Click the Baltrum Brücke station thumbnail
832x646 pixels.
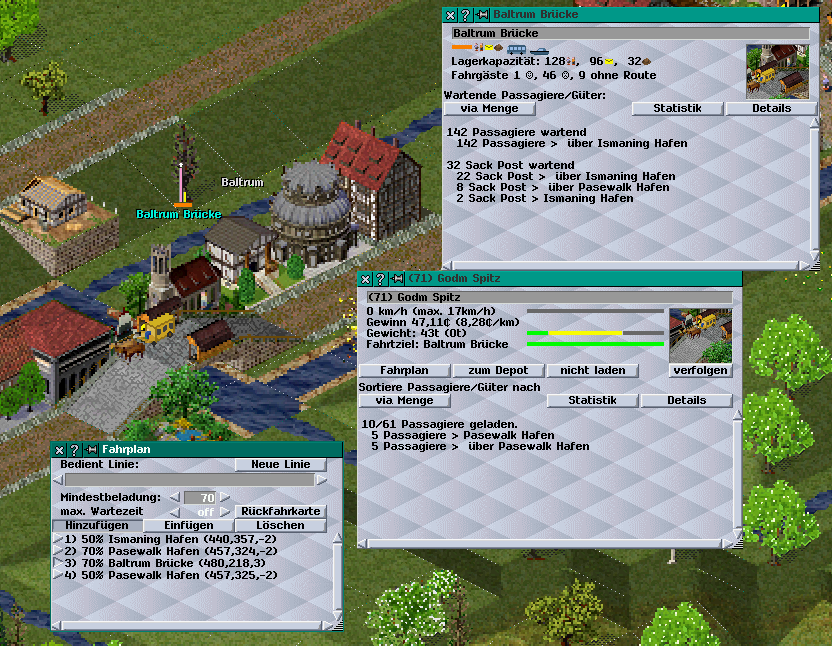pos(777,71)
